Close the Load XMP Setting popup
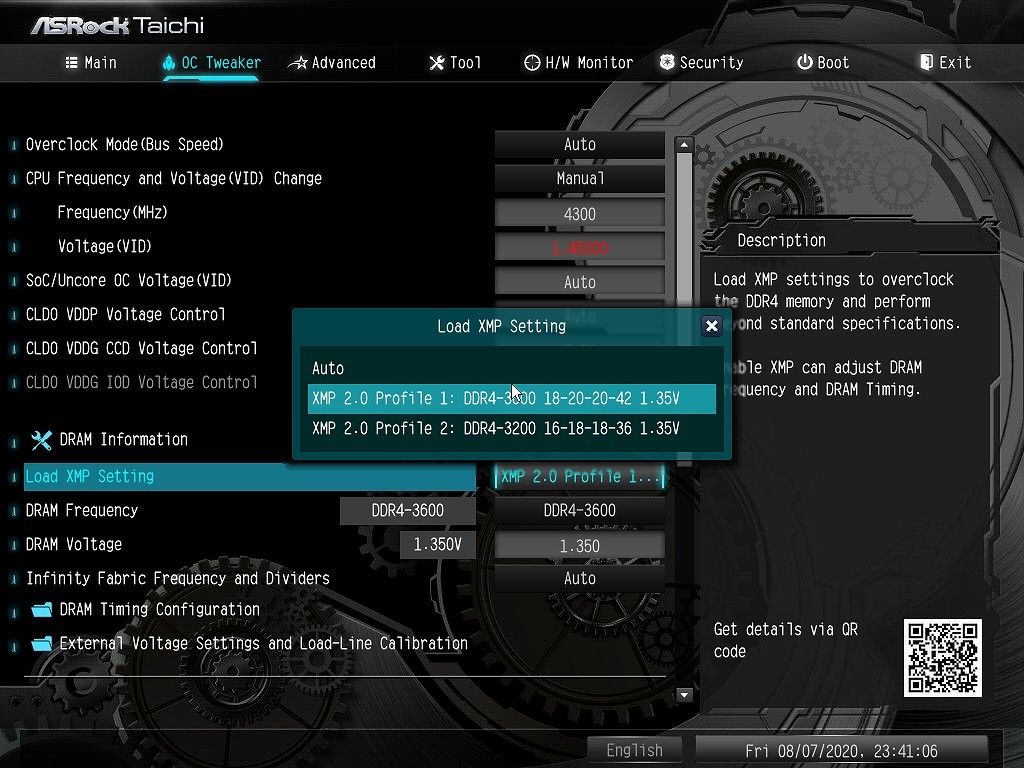 711,326
